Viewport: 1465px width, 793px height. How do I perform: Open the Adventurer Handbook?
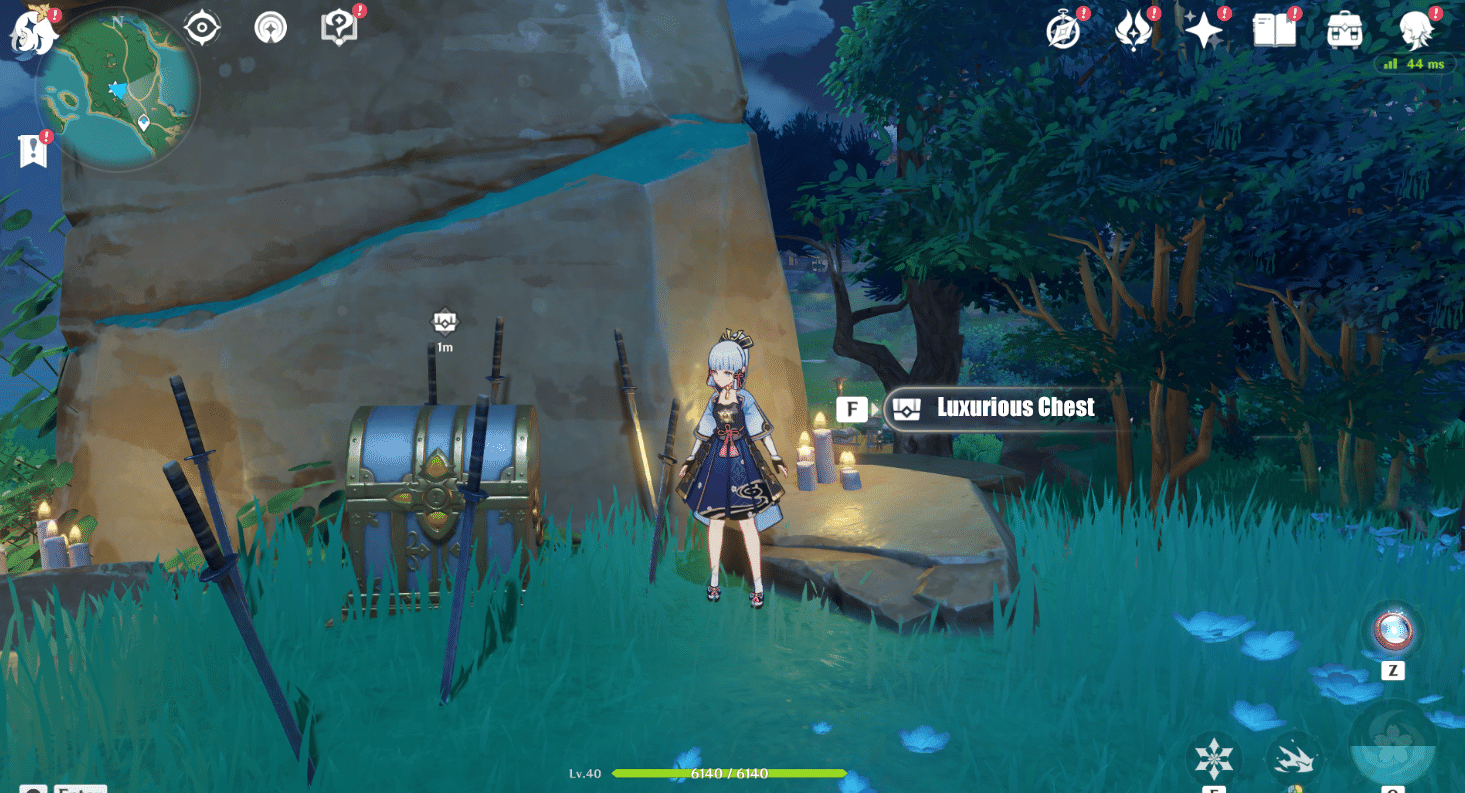pos(1273,30)
